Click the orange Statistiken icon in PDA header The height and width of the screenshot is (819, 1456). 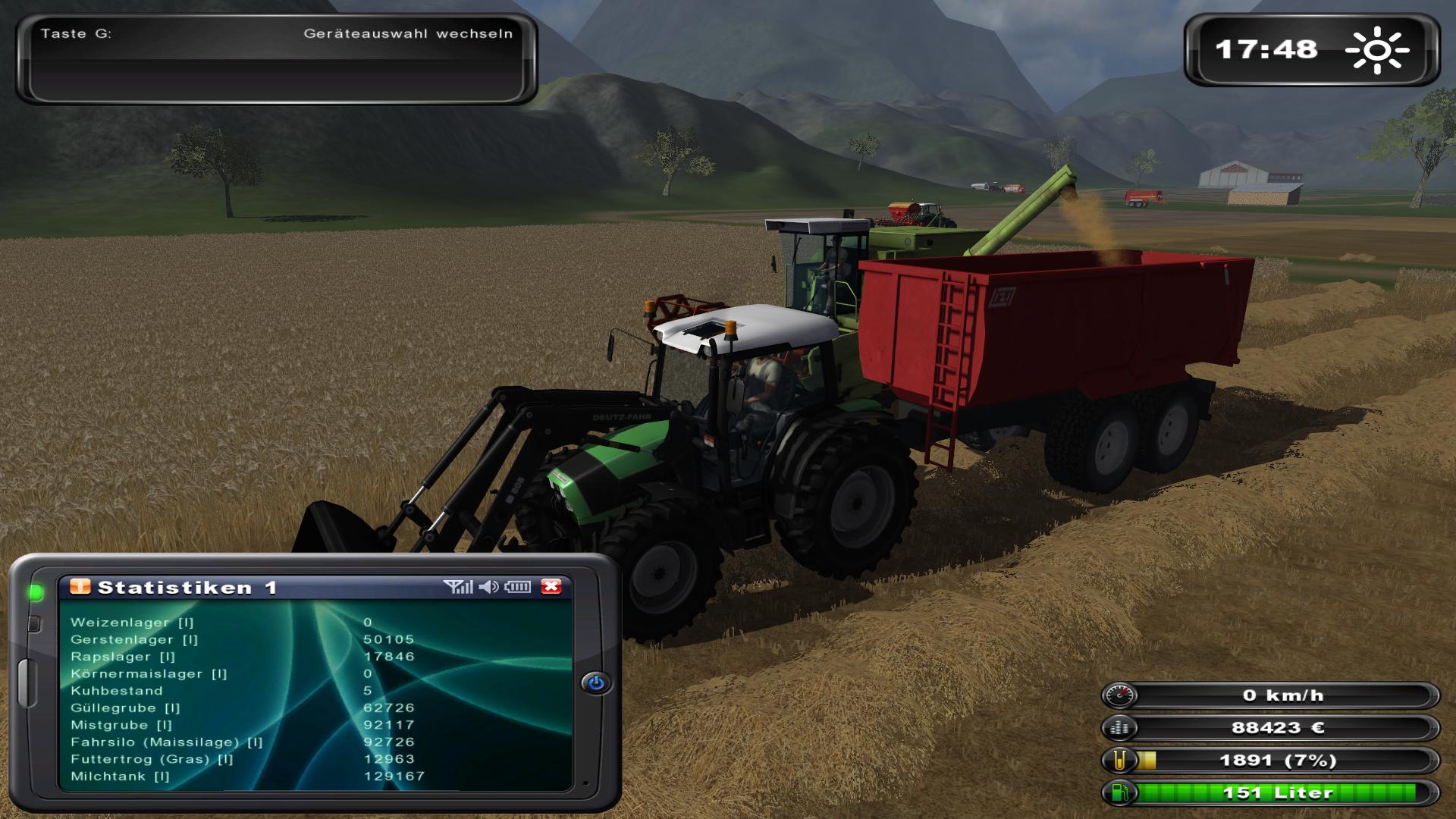[80, 586]
